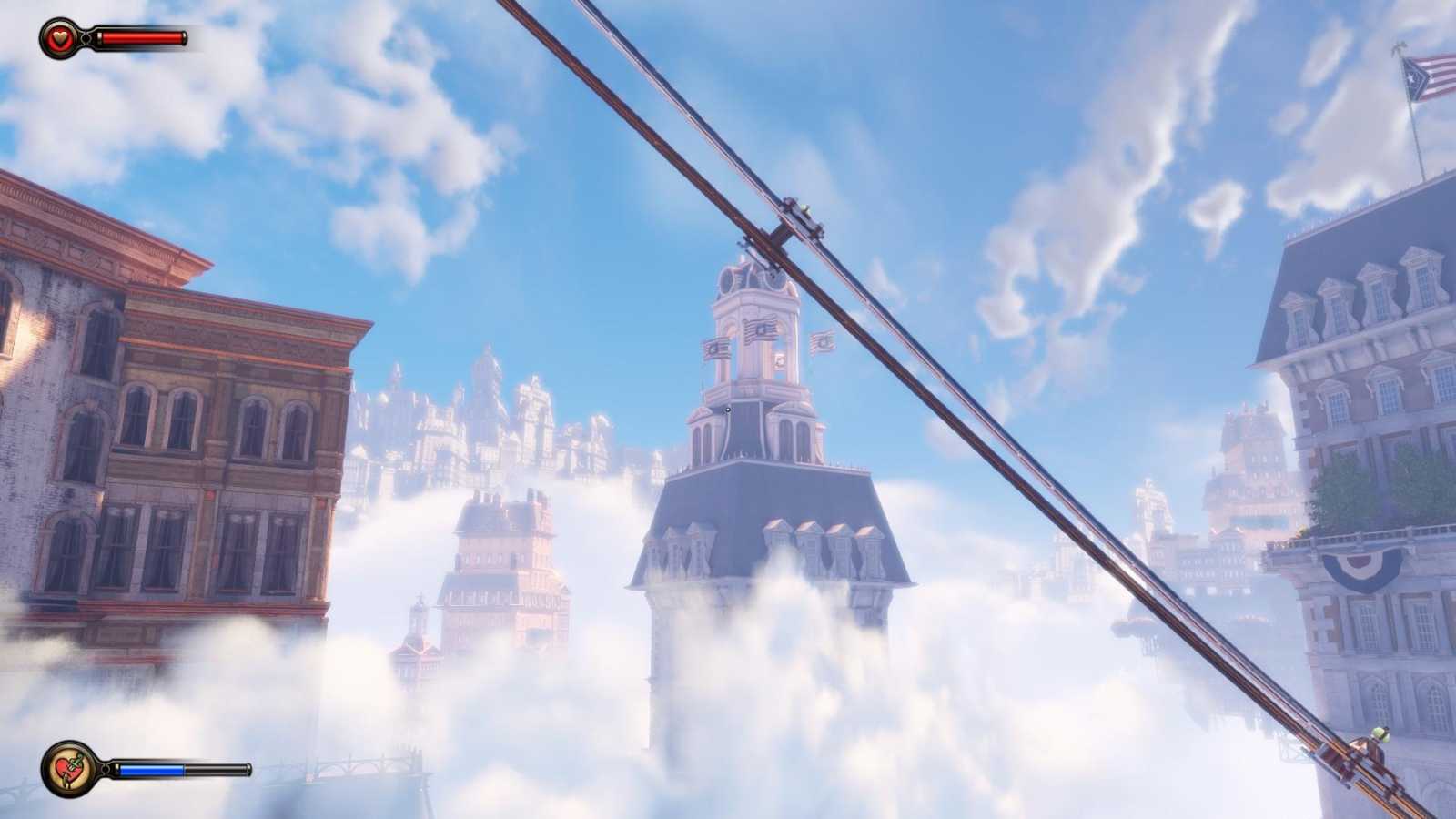Click the mansard-roofed building on the right
The image size is (1456, 819).
click(x=1365, y=364)
